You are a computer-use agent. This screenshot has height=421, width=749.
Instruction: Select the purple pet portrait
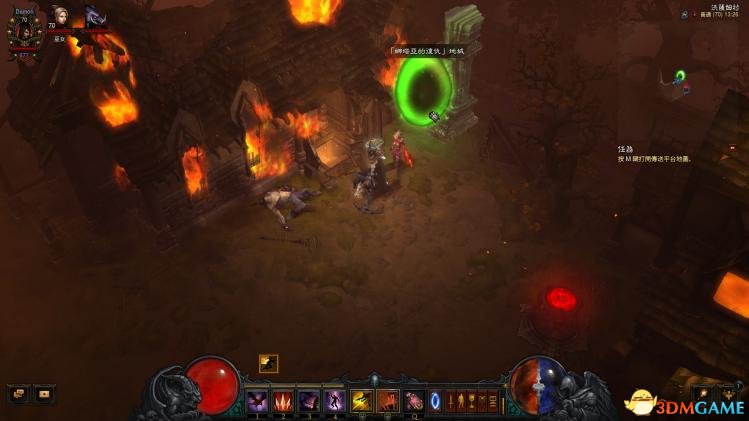pos(93,17)
